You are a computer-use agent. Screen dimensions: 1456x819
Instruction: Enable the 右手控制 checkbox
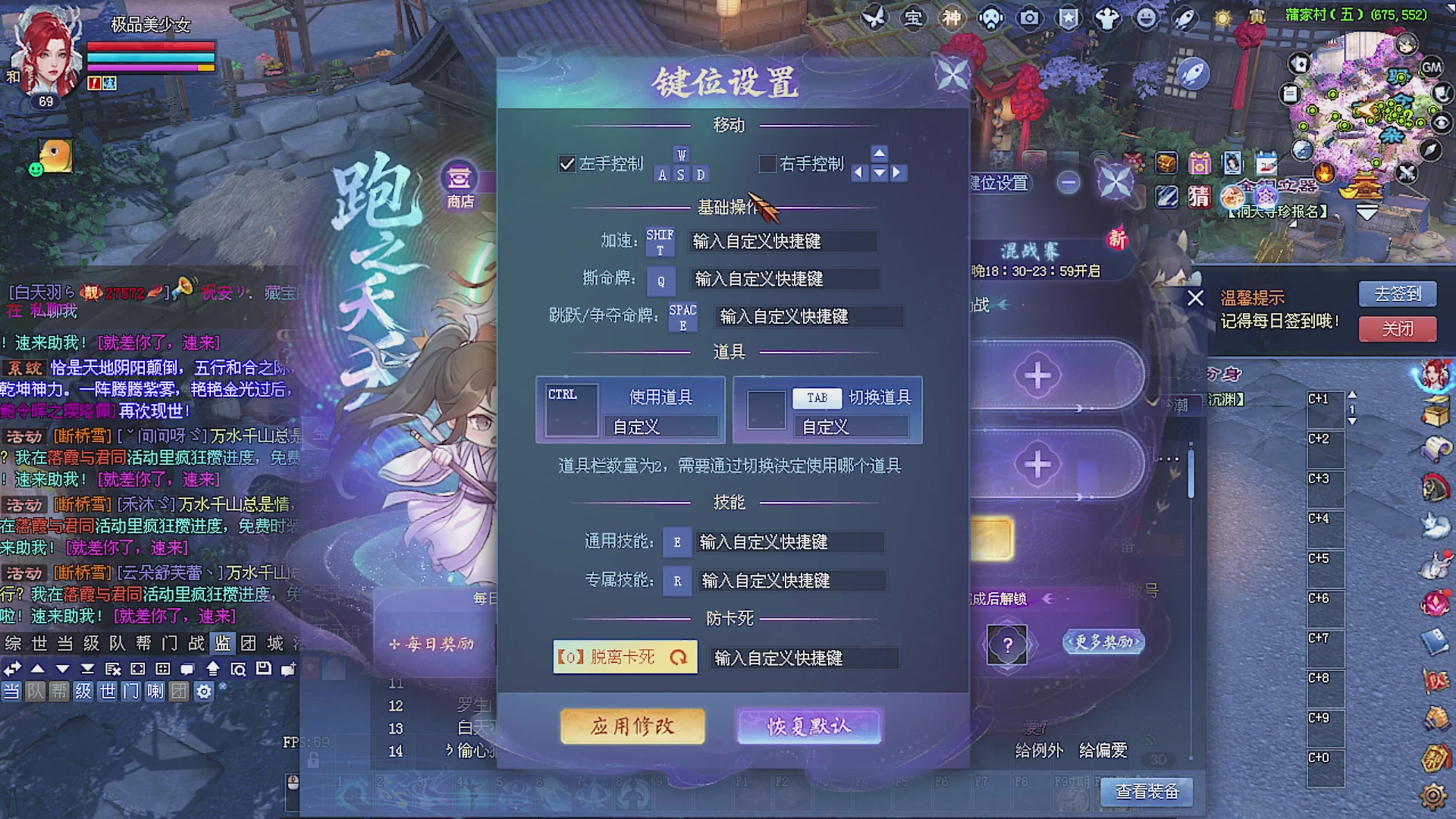pyautogui.click(x=767, y=165)
